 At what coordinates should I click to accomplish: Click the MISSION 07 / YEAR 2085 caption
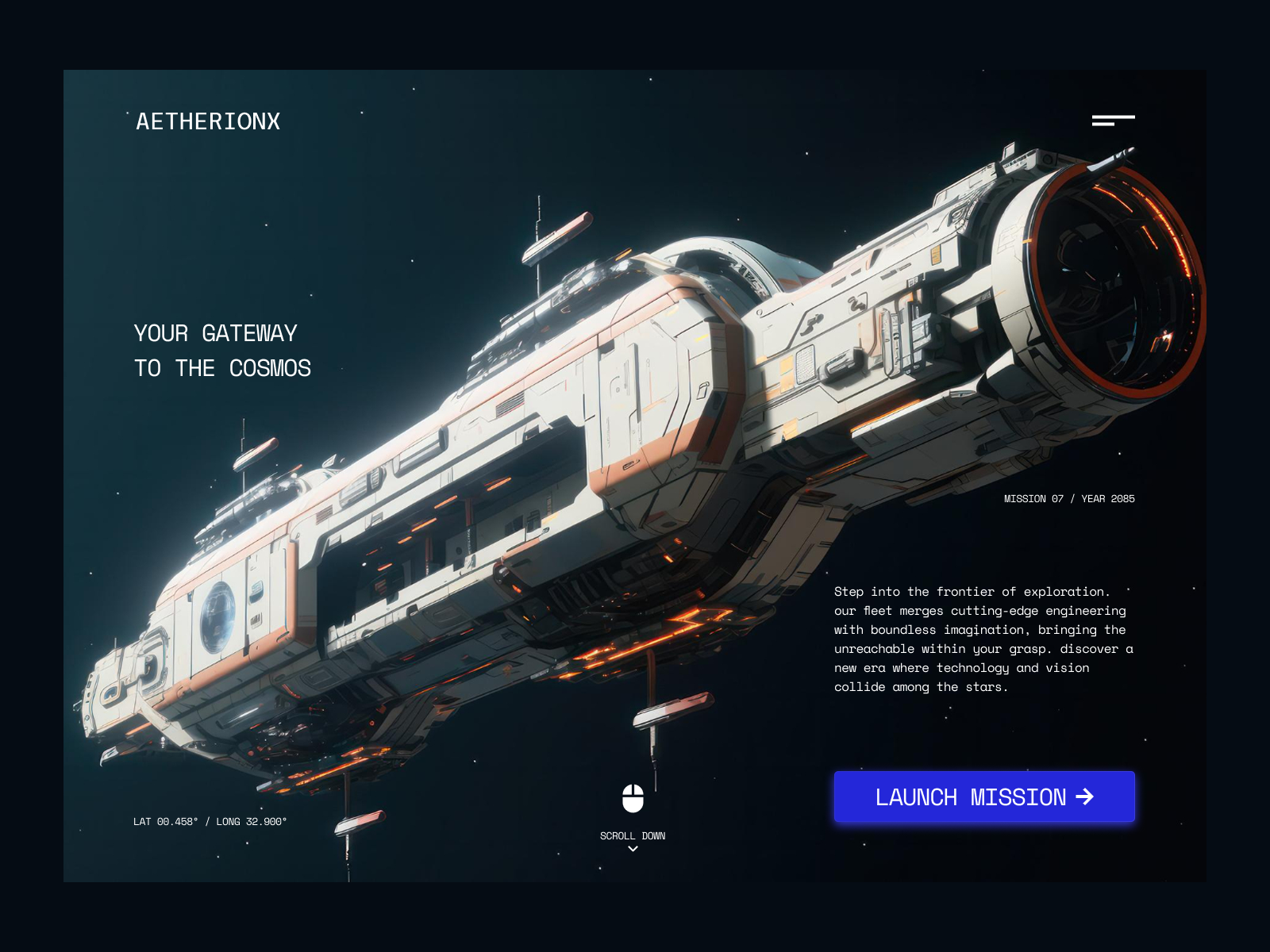pyautogui.click(x=1068, y=498)
